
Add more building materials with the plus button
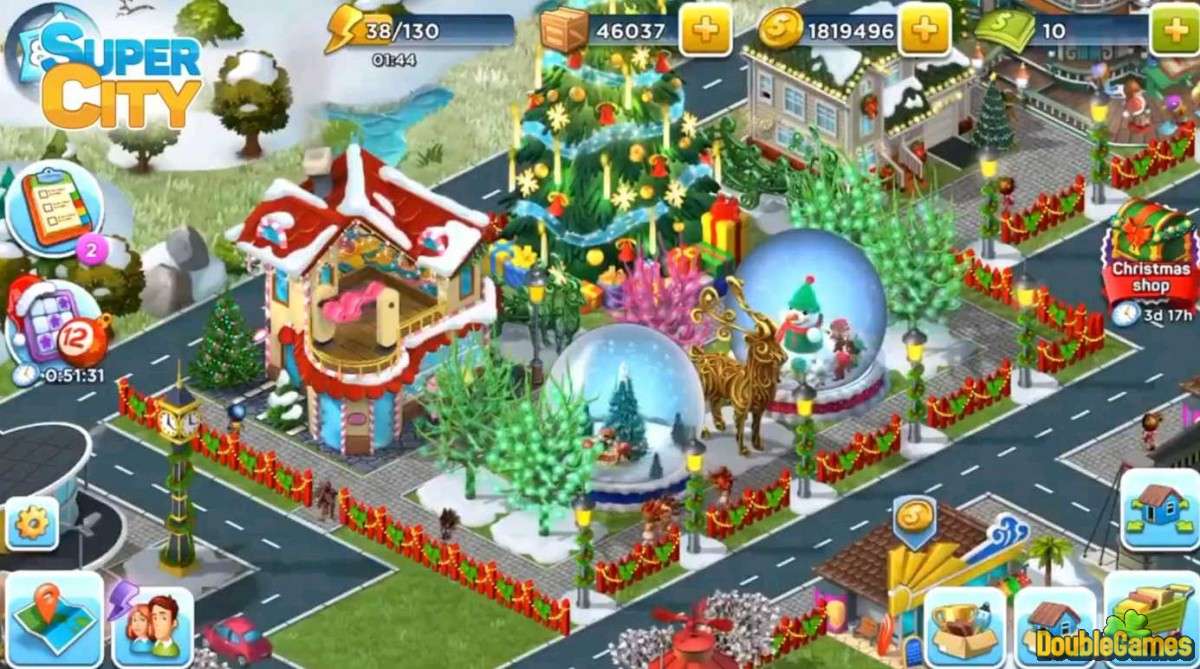(706, 32)
